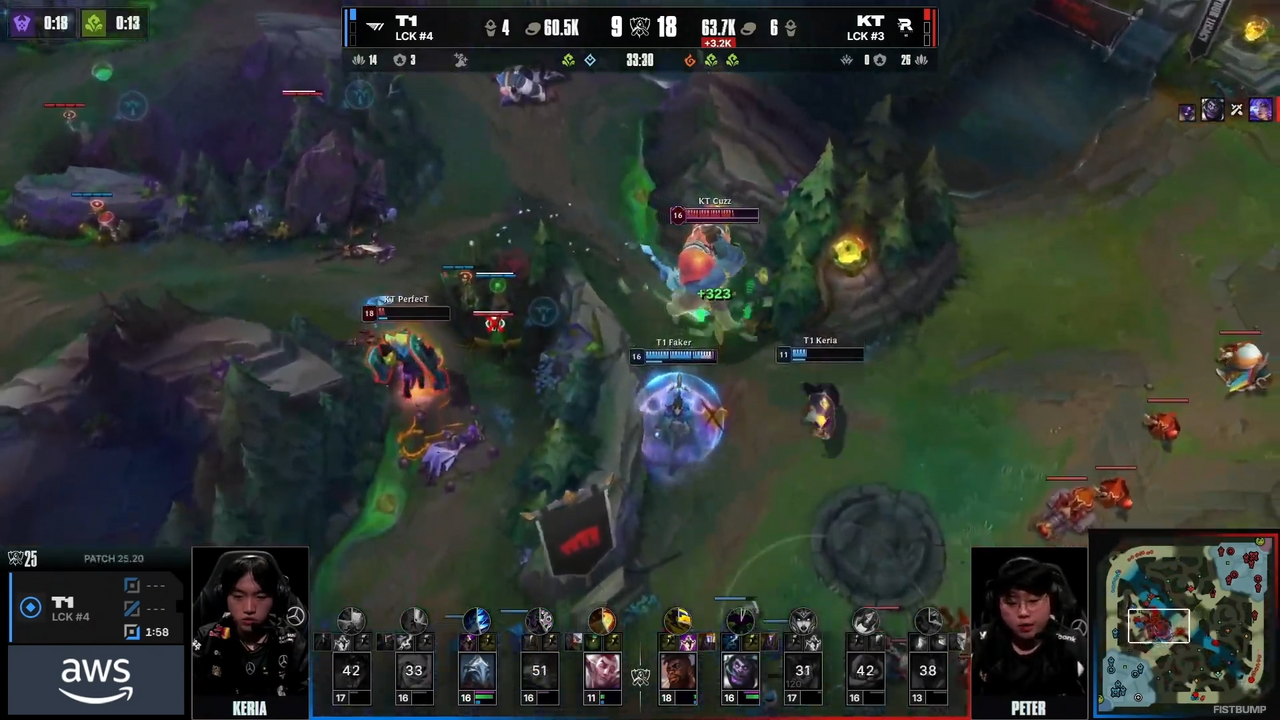
Task: Click the tower count icon next to T1's 4
Action: tap(489, 28)
